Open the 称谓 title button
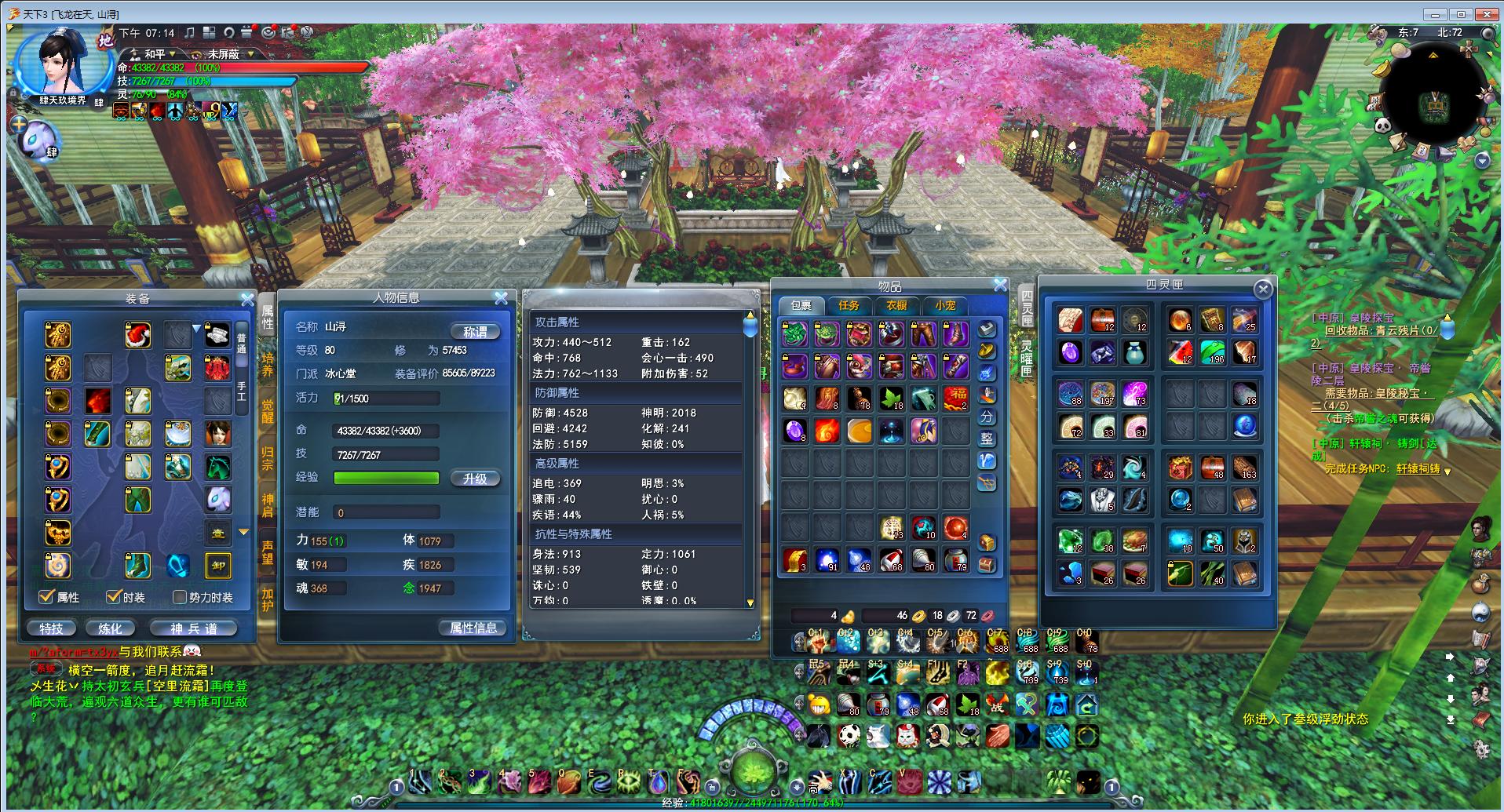Image resolution: width=1504 pixels, height=812 pixels. [475, 332]
